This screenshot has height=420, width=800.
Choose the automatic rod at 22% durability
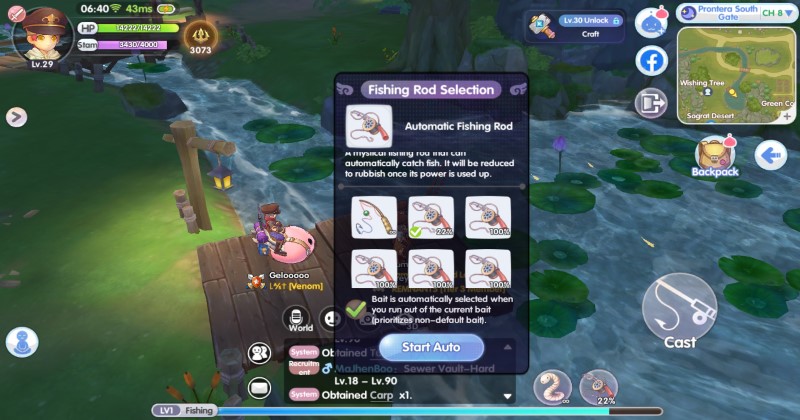point(431,217)
